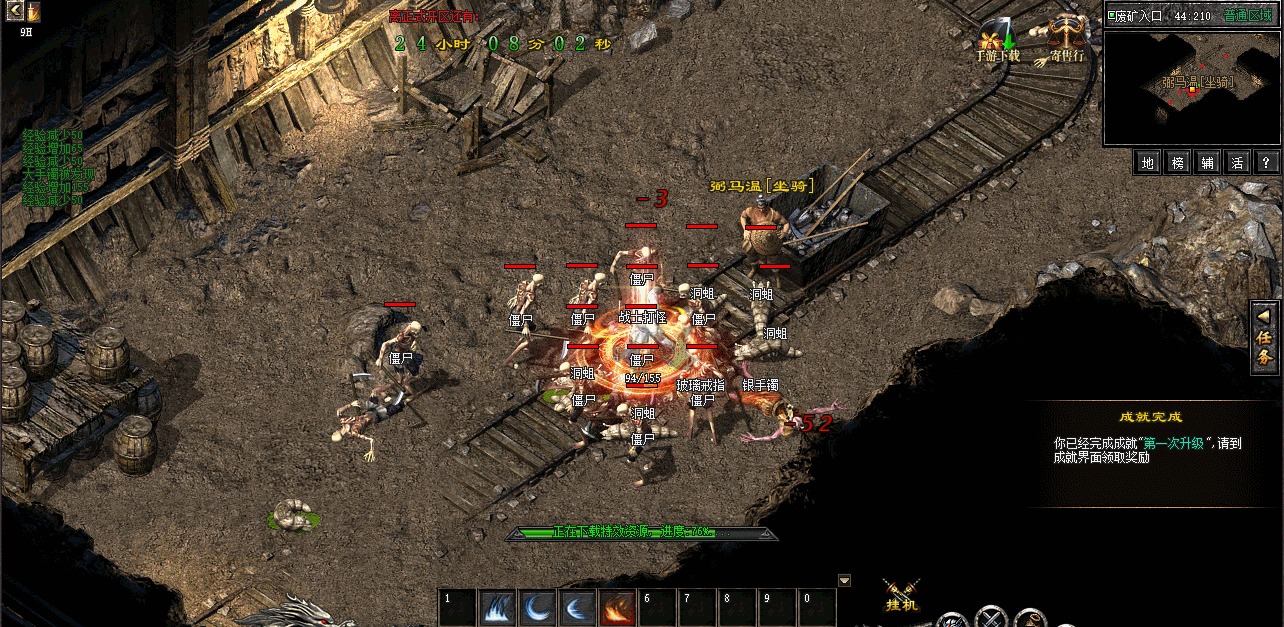Open the map with the 地 button
This screenshot has height=627, width=1284.
[x=1148, y=162]
